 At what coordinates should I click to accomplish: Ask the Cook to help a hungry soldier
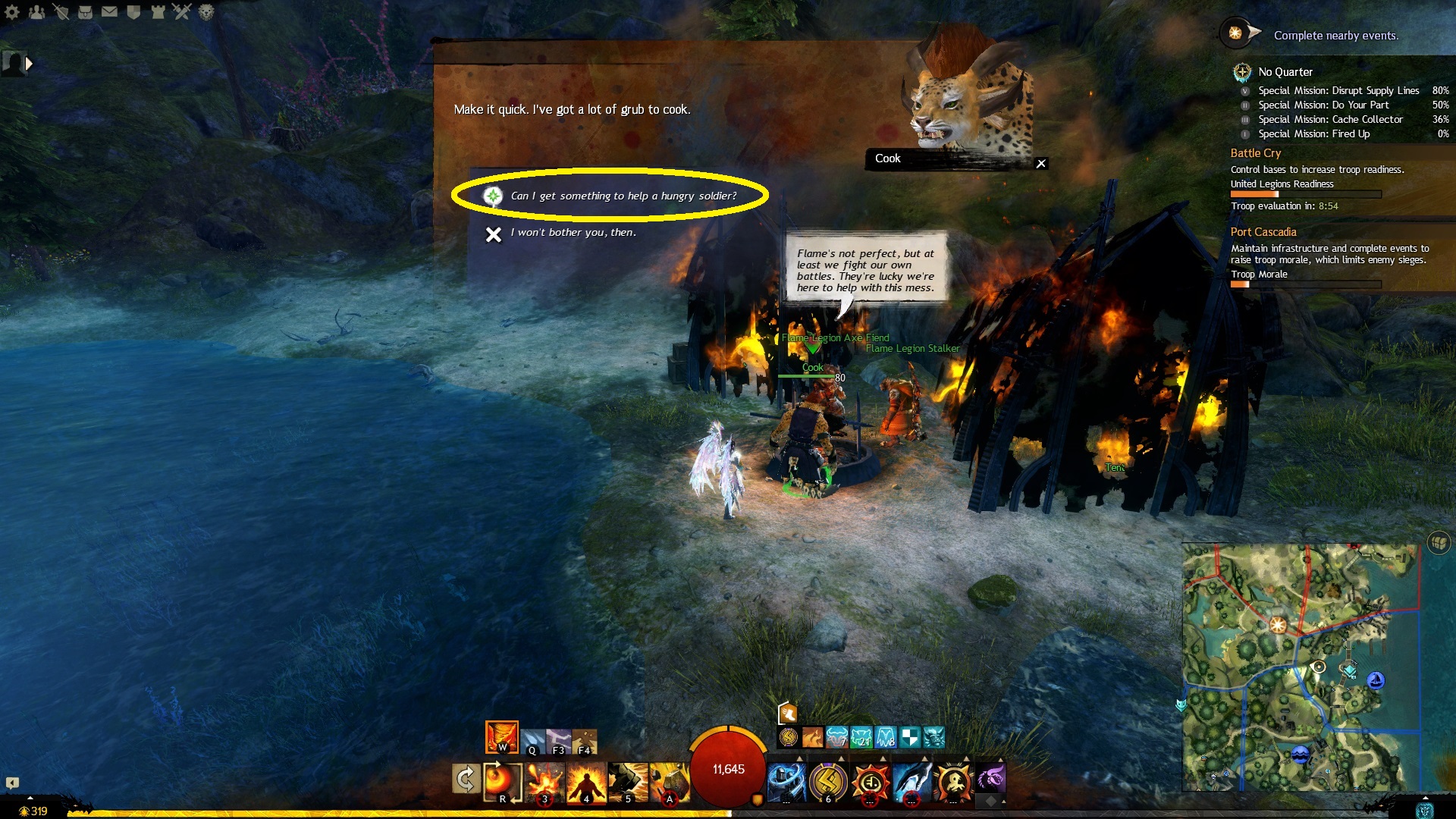[623, 196]
